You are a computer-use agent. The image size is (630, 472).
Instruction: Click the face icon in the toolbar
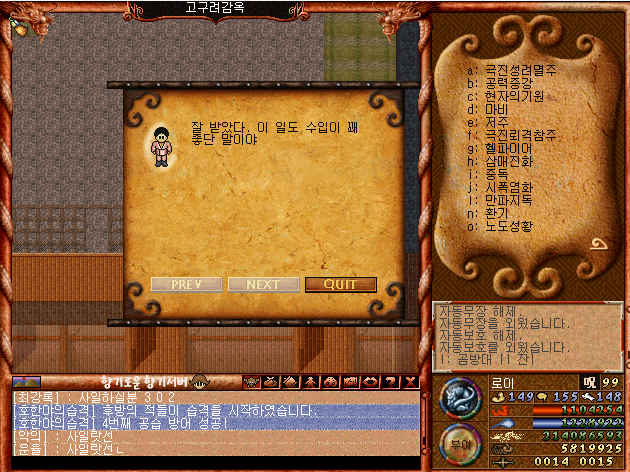[250, 381]
